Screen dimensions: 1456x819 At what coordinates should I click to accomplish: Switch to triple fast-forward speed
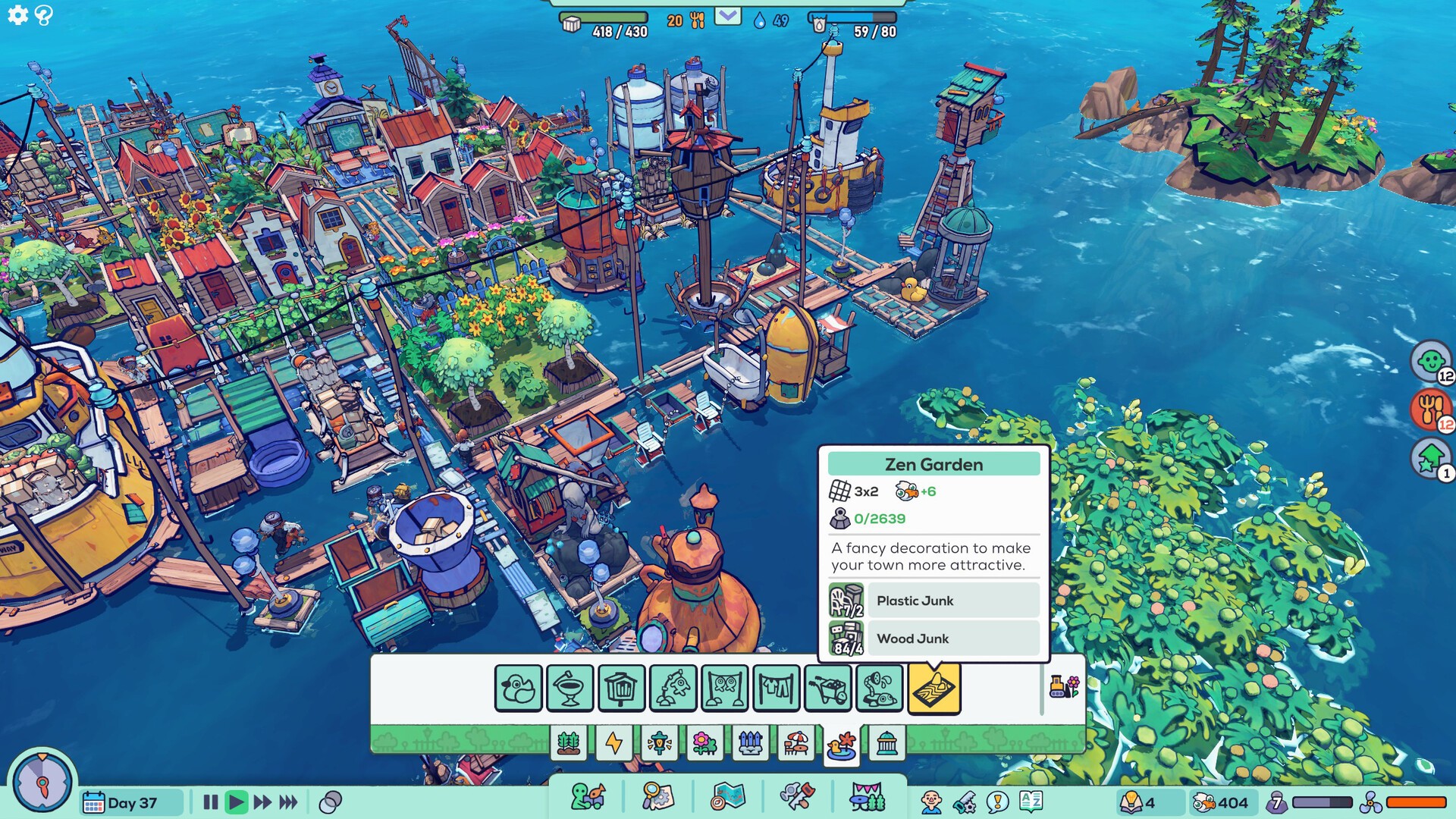(x=288, y=802)
